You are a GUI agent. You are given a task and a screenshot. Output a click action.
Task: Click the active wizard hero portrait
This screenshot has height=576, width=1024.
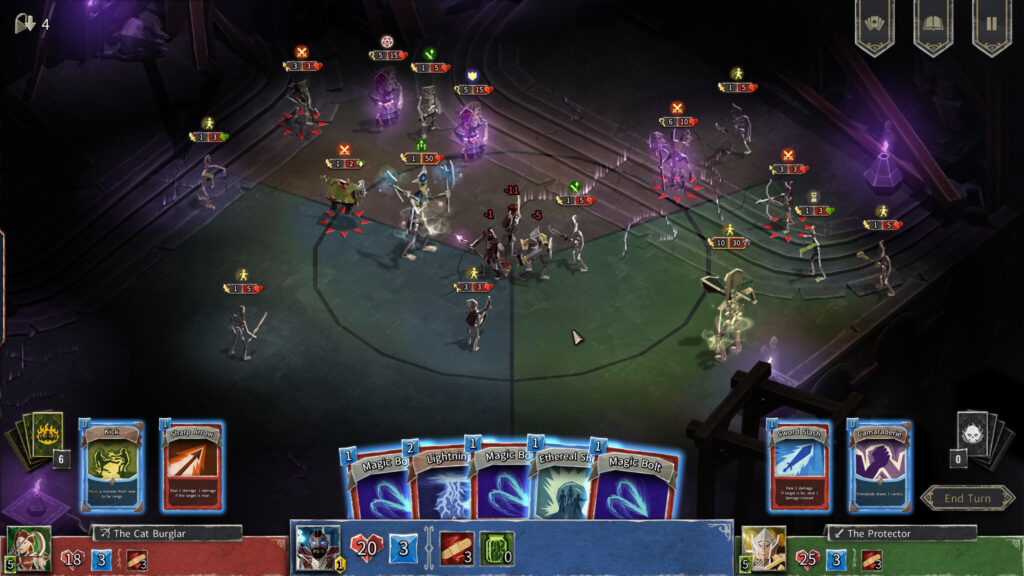318,547
